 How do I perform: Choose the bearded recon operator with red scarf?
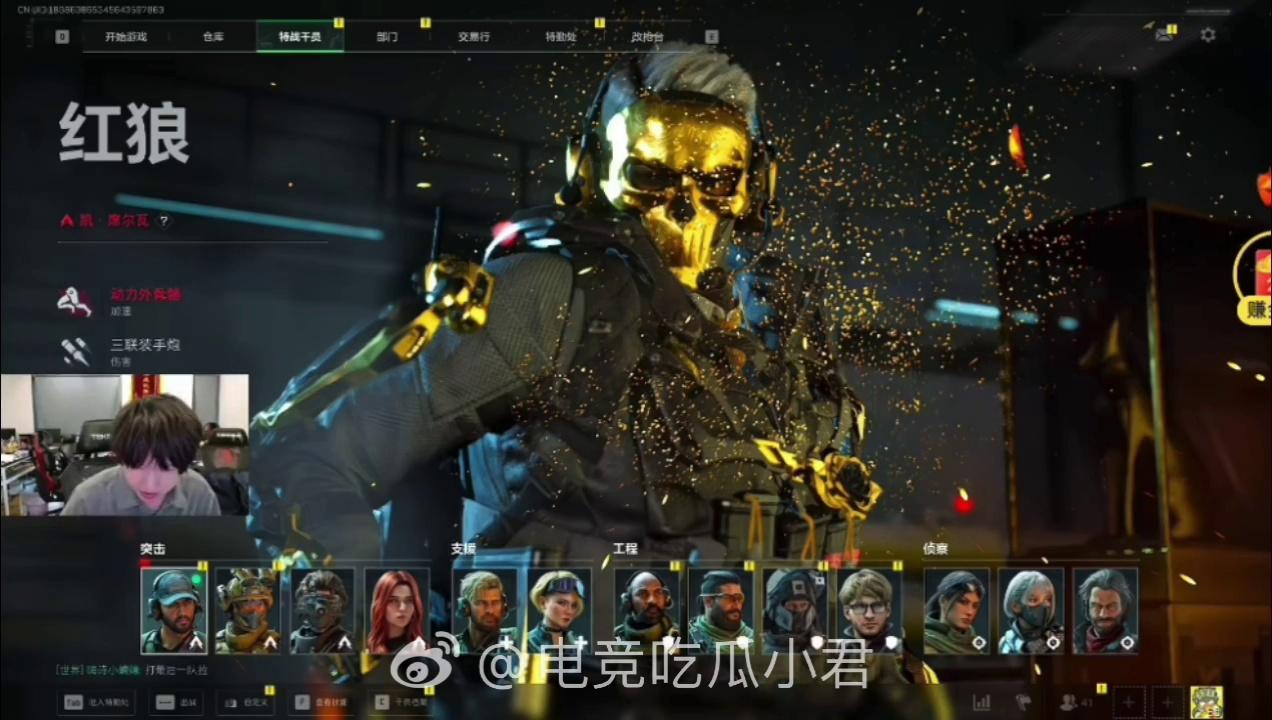click(x=1105, y=610)
